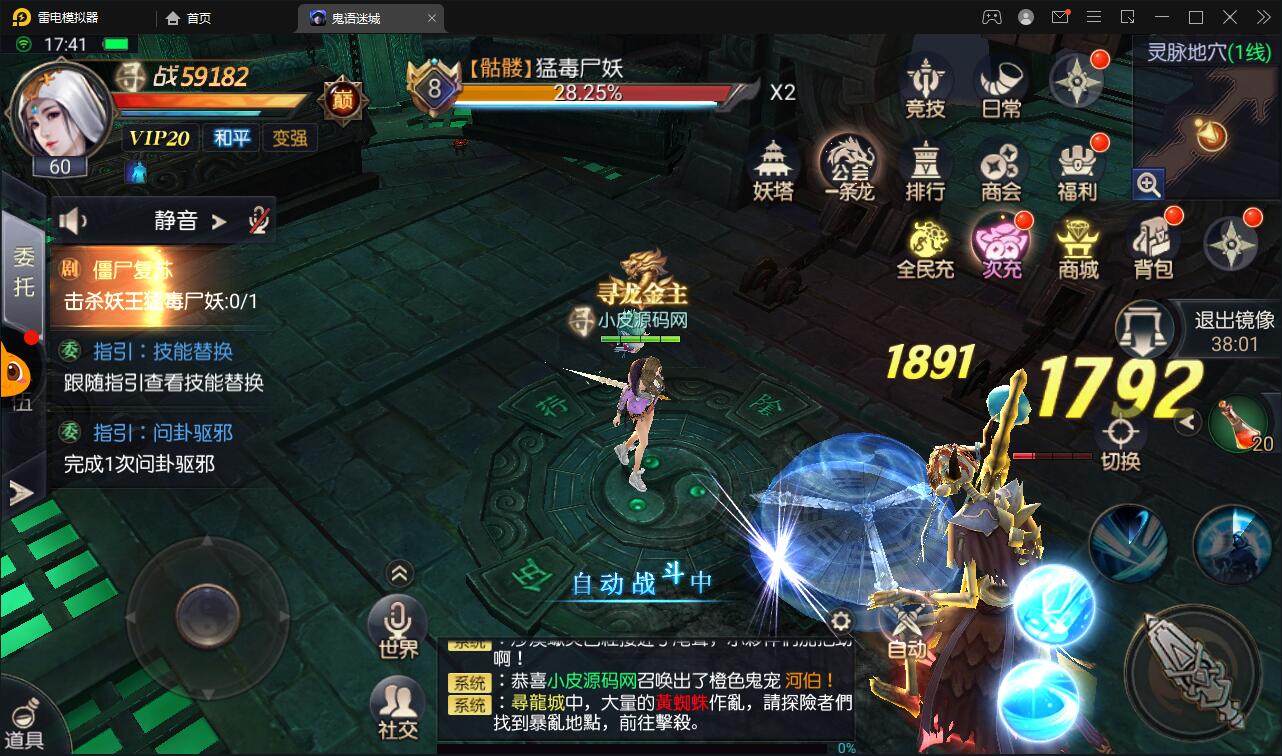The width and height of the screenshot is (1282, 756).
Task: Open the 排行 rankings icon
Action: pyautogui.click(x=925, y=170)
